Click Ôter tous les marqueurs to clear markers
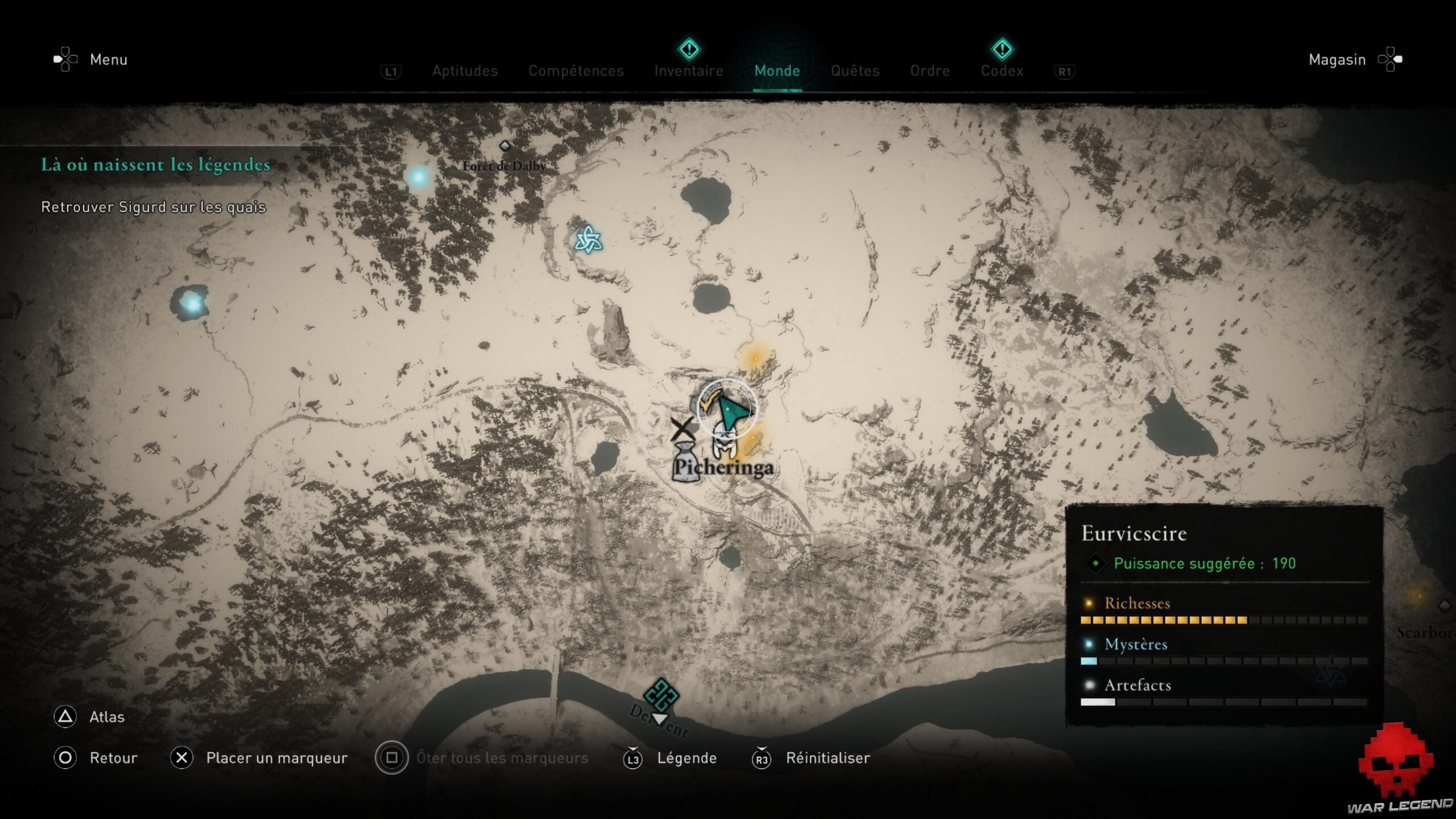Viewport: 1456px width, 819px height. click(x=503, y=758)
